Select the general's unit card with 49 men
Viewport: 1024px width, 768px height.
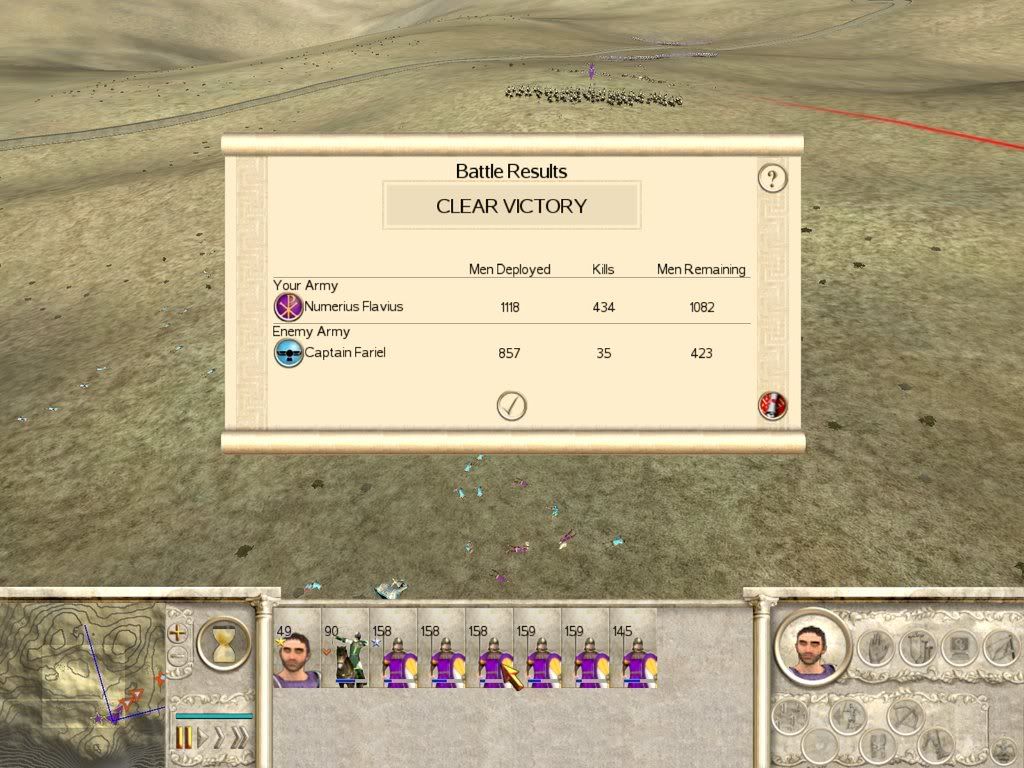(296, 657)
